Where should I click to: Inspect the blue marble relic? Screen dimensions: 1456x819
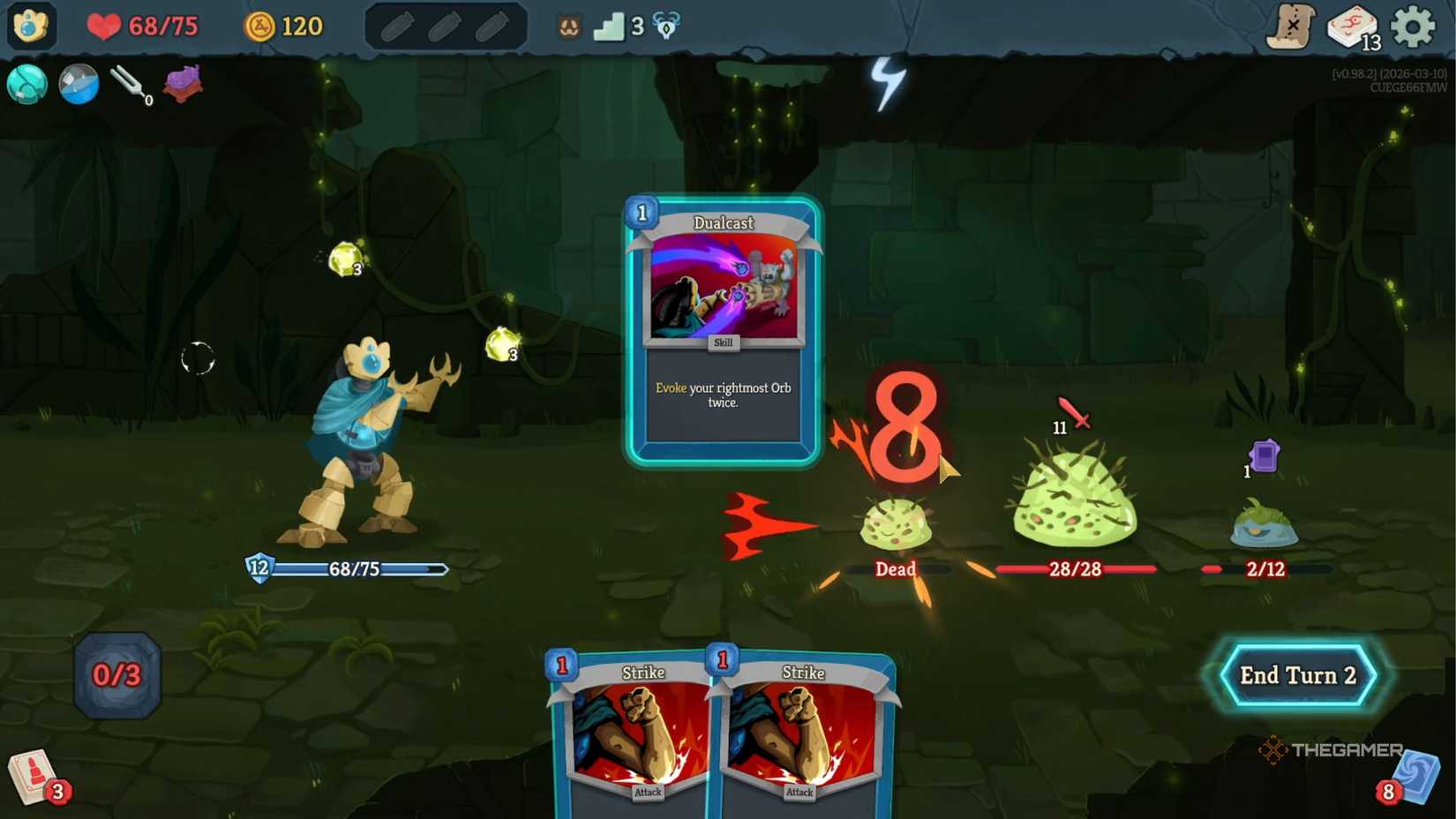click(x=79, y=86)
